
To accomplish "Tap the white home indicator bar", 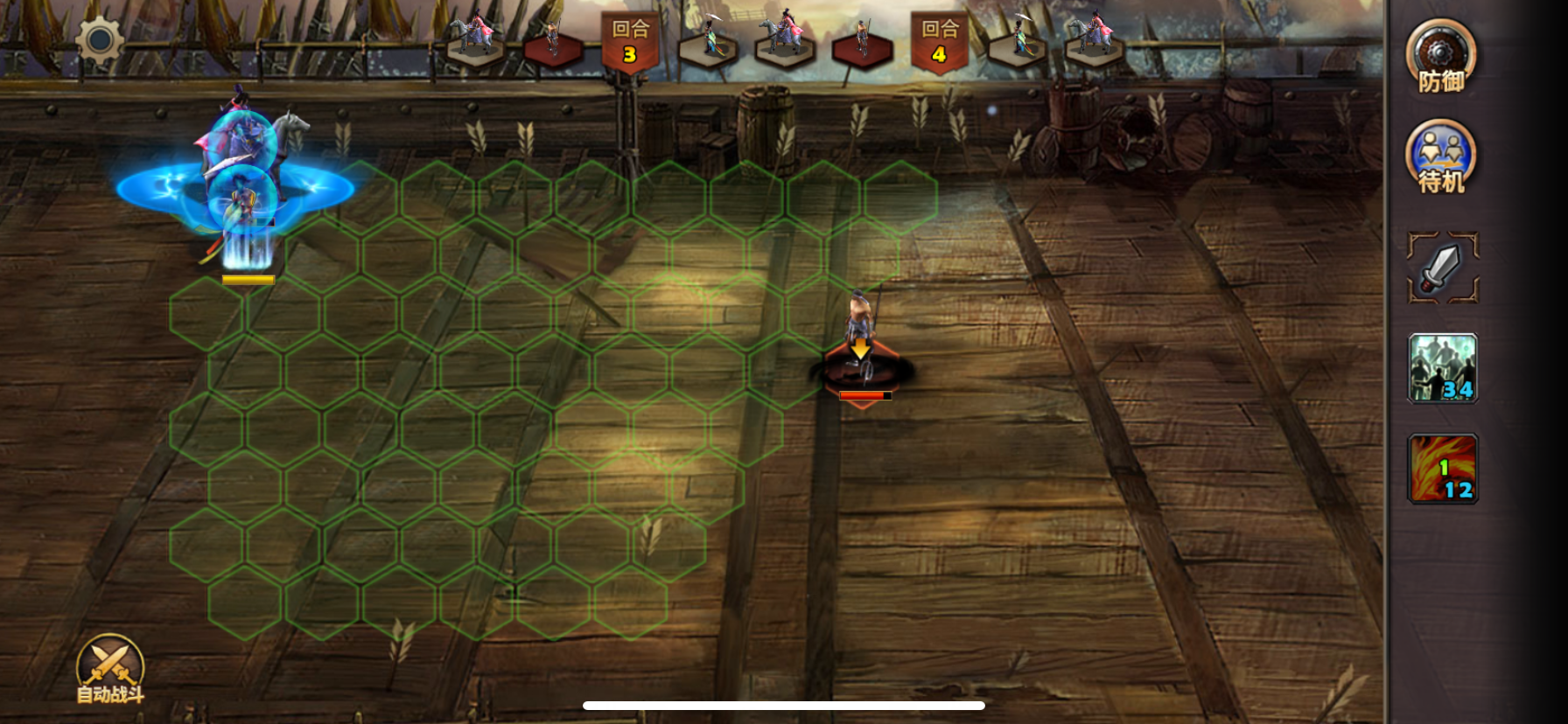I will pos(784,707).
